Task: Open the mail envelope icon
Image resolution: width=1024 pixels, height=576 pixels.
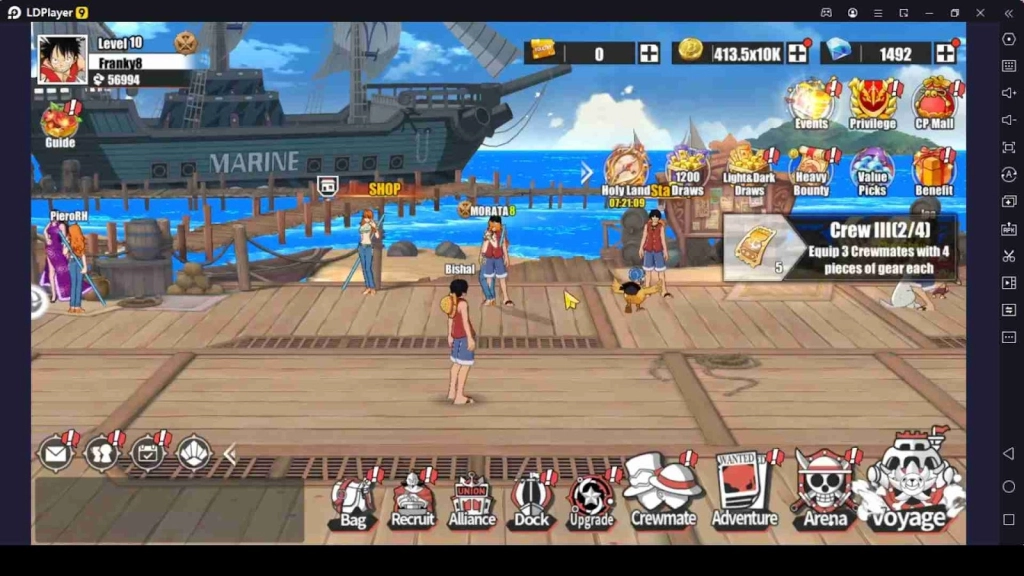Action: pos(55,454)
